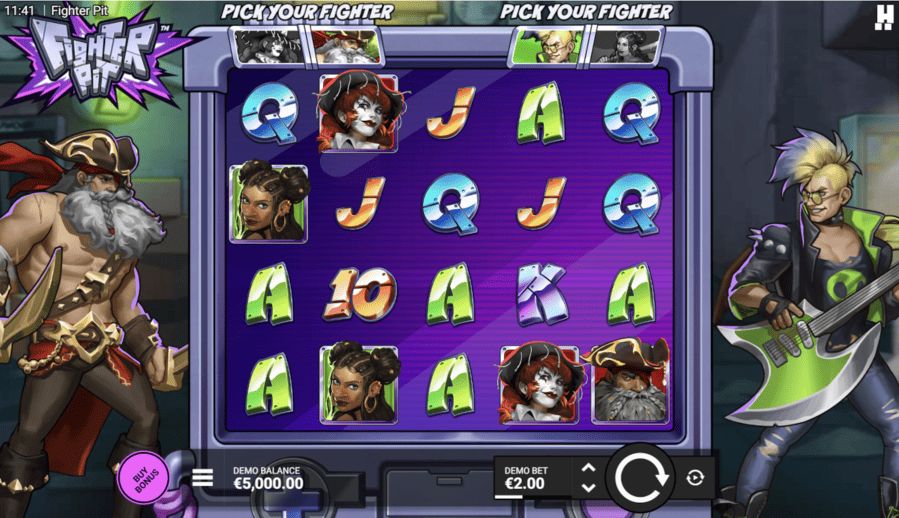This screenshot has height=518, width=899.
Task: Pick the blonde punk fighter portrait
Action: [547, 44]
